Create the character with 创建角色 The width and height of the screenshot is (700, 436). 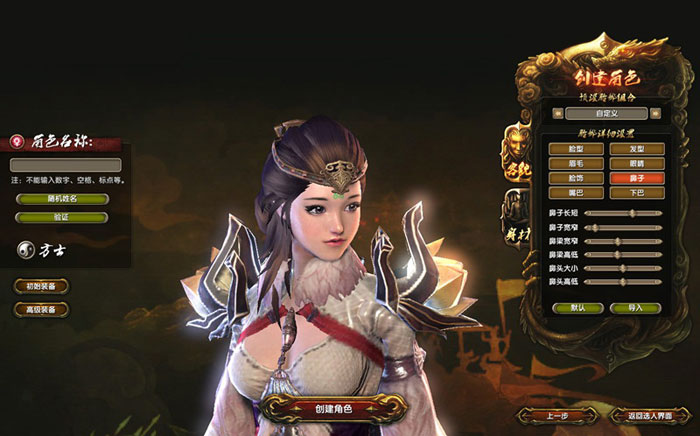tap(333, 407)
